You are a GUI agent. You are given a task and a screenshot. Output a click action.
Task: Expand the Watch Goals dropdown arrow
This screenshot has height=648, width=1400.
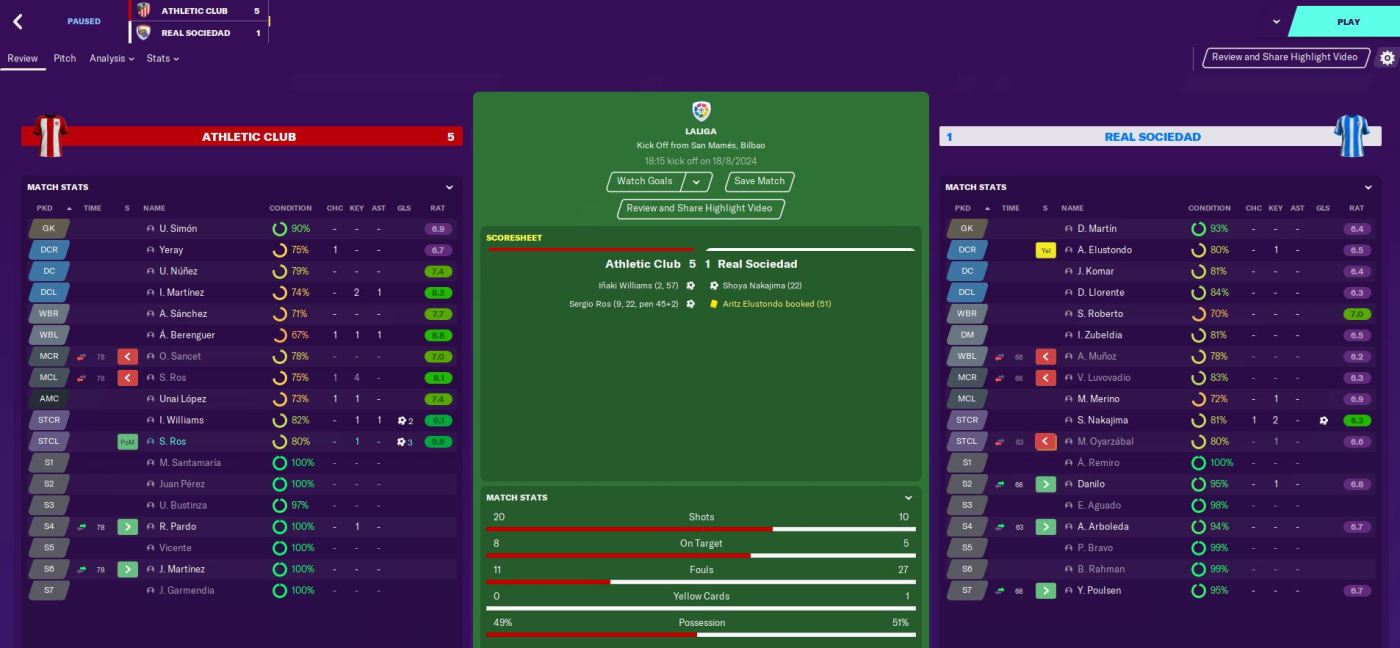tap(696, 182)
